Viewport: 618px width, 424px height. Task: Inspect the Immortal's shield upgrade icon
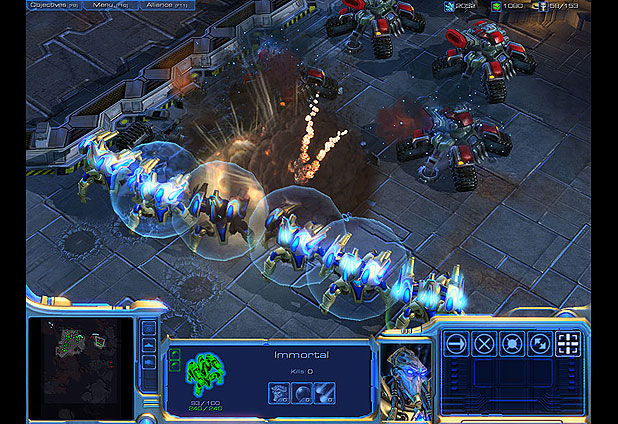pos(301,393)
